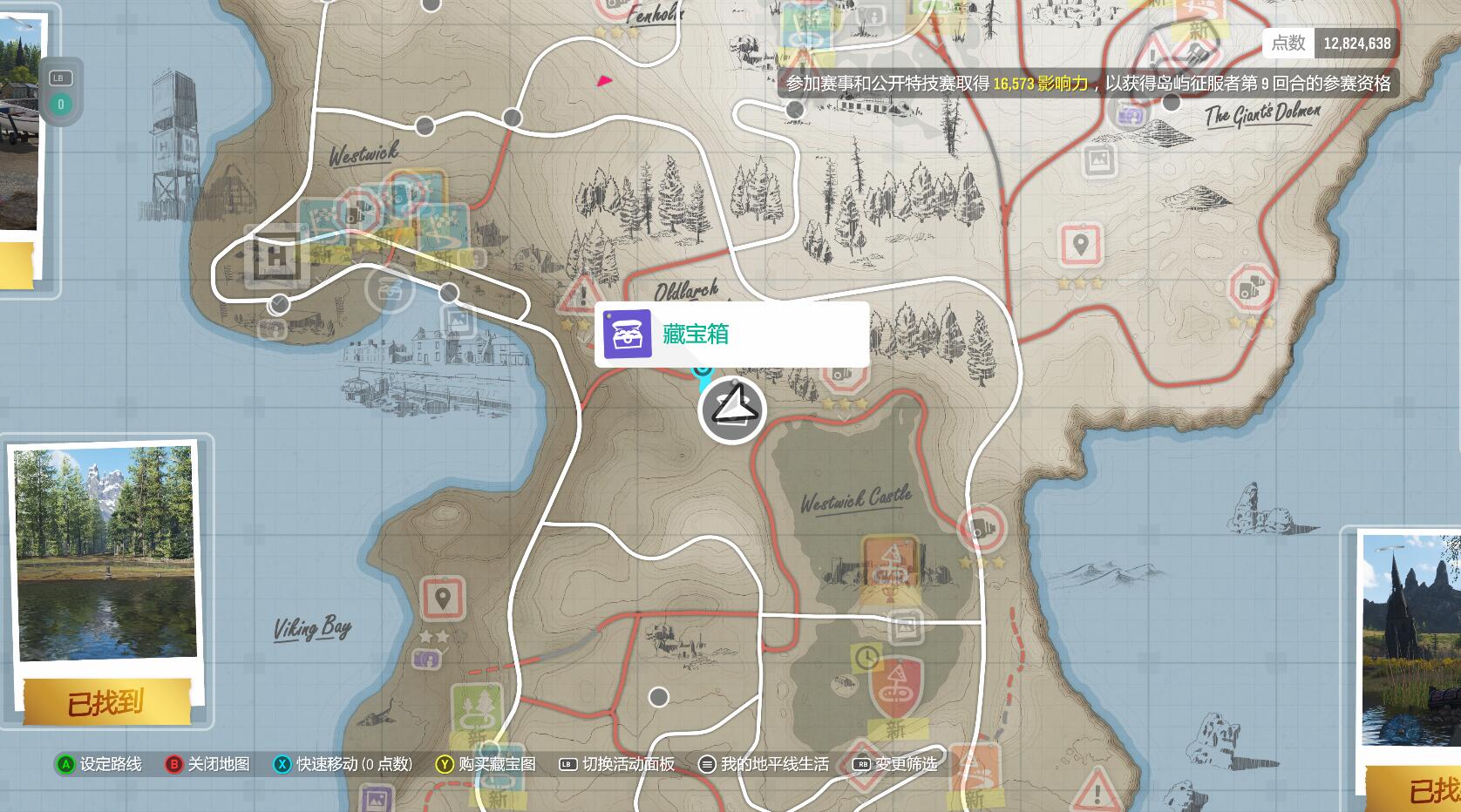The width and height of the screenshot is (1461, 812).
Task: Click the location pin marker with three stars
Action: pyautogui.click(x=1080, y=245)
